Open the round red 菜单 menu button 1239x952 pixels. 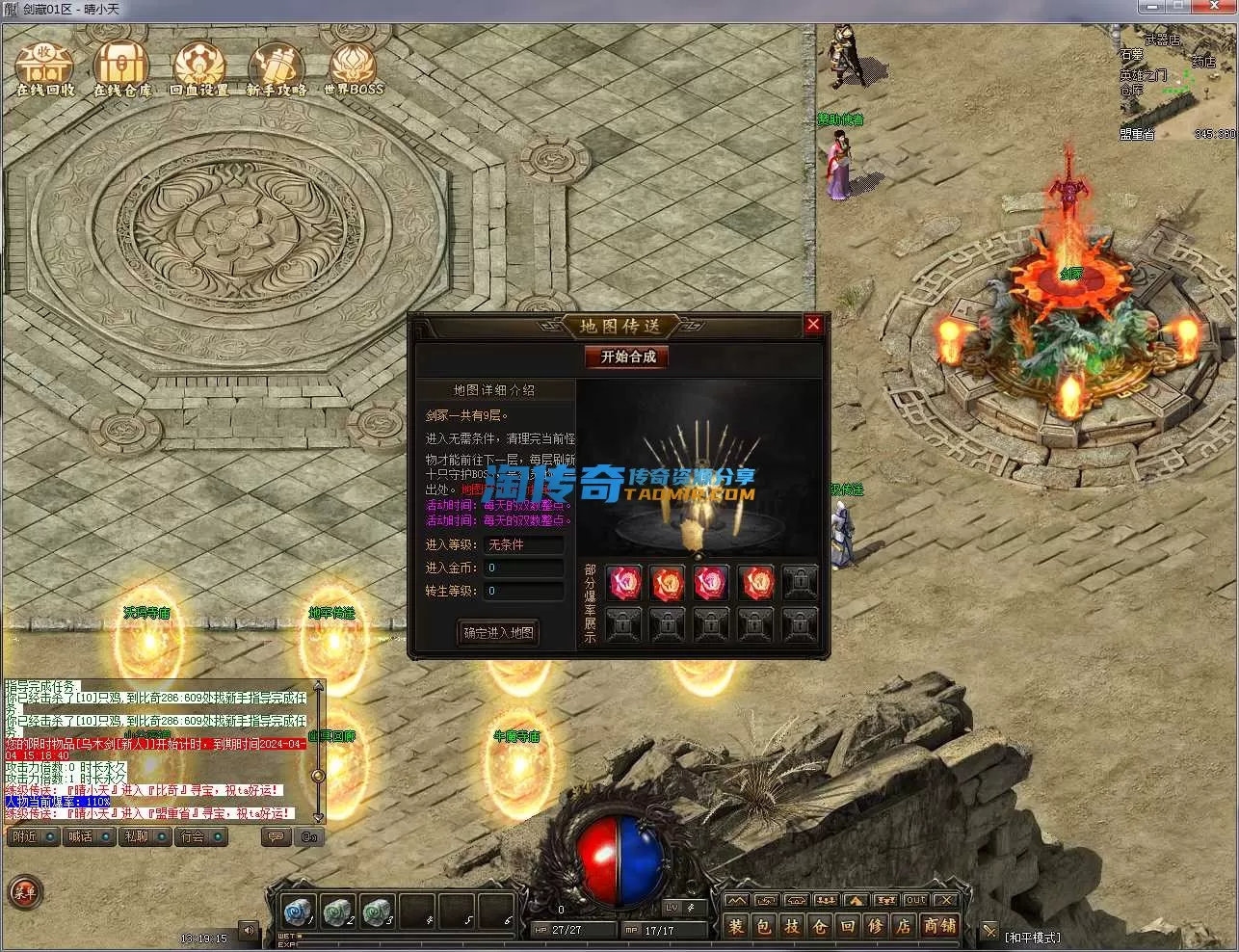[24, 892]
